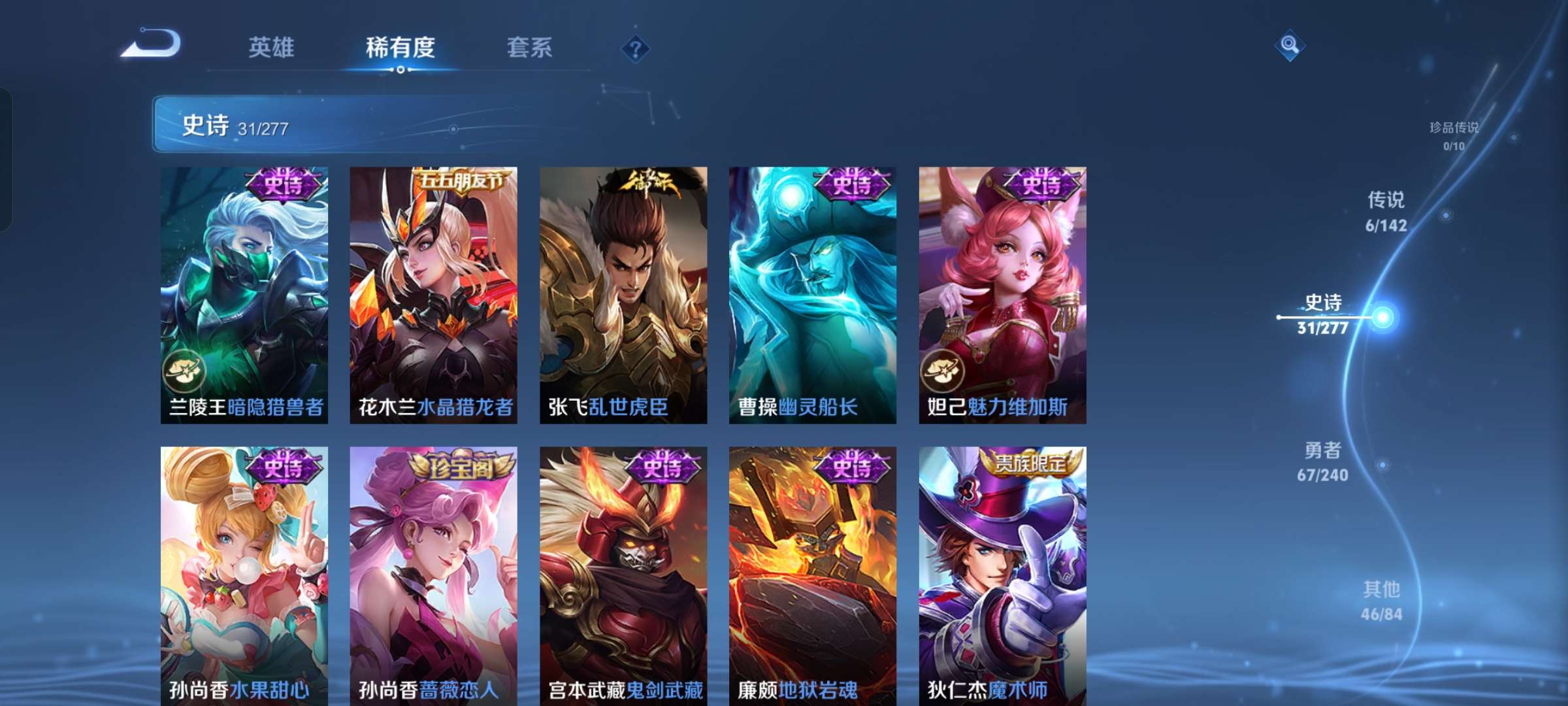Open the help question mark icon
Screen dimensions: 1568x706
coord(637,47)
